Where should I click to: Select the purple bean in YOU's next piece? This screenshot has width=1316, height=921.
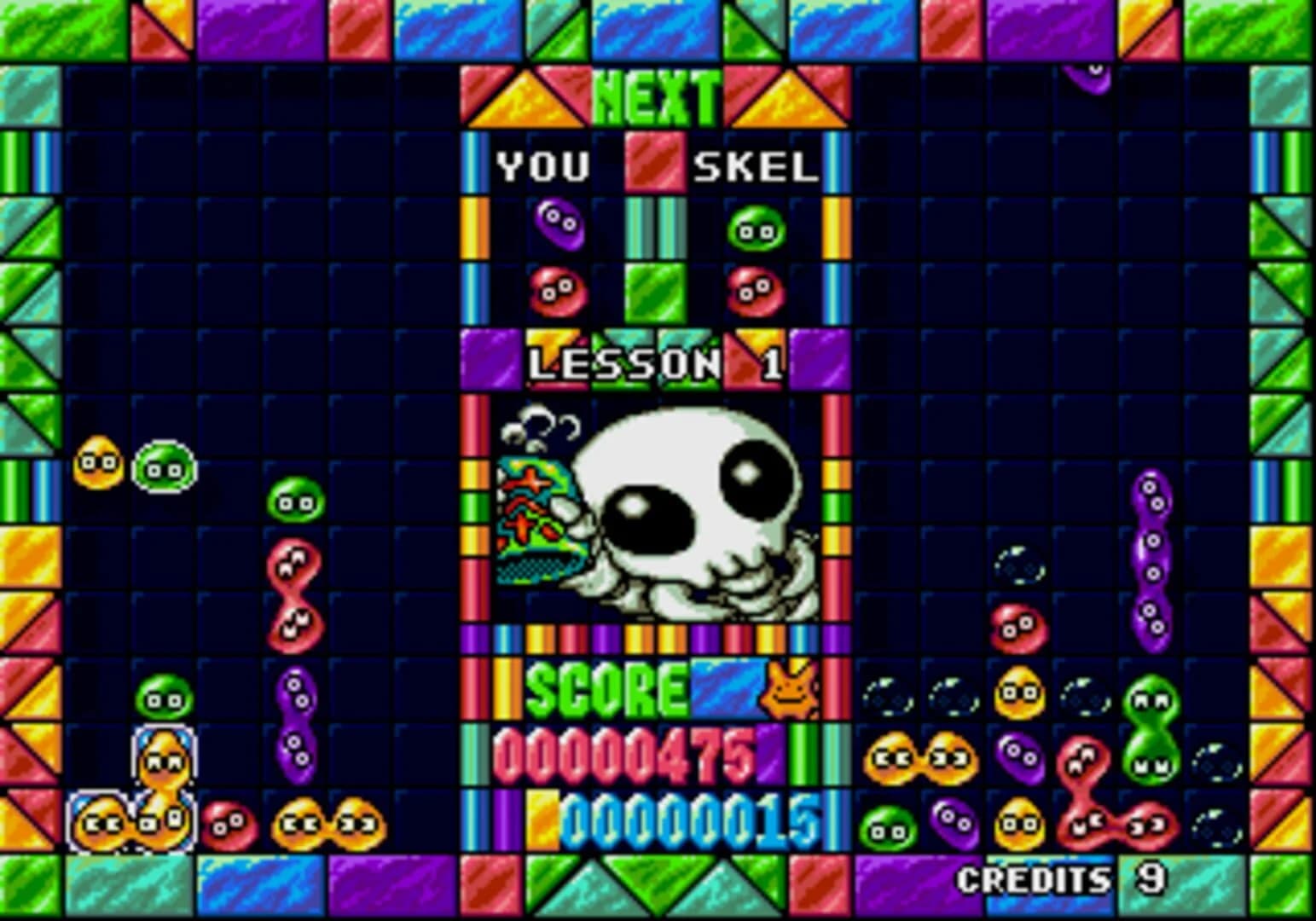pos(559,223)
